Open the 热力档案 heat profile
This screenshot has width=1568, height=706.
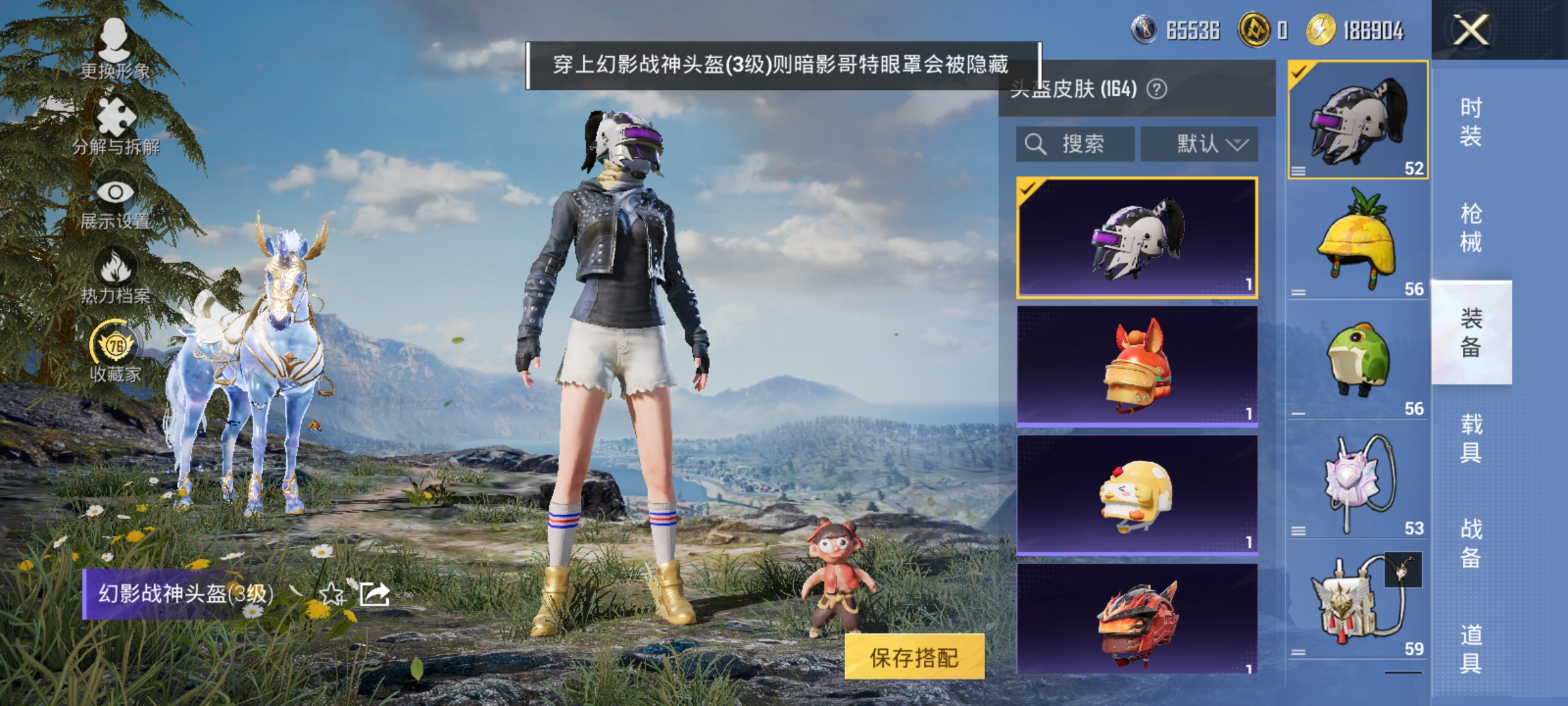pyautogui.click(x=116, y=270)
